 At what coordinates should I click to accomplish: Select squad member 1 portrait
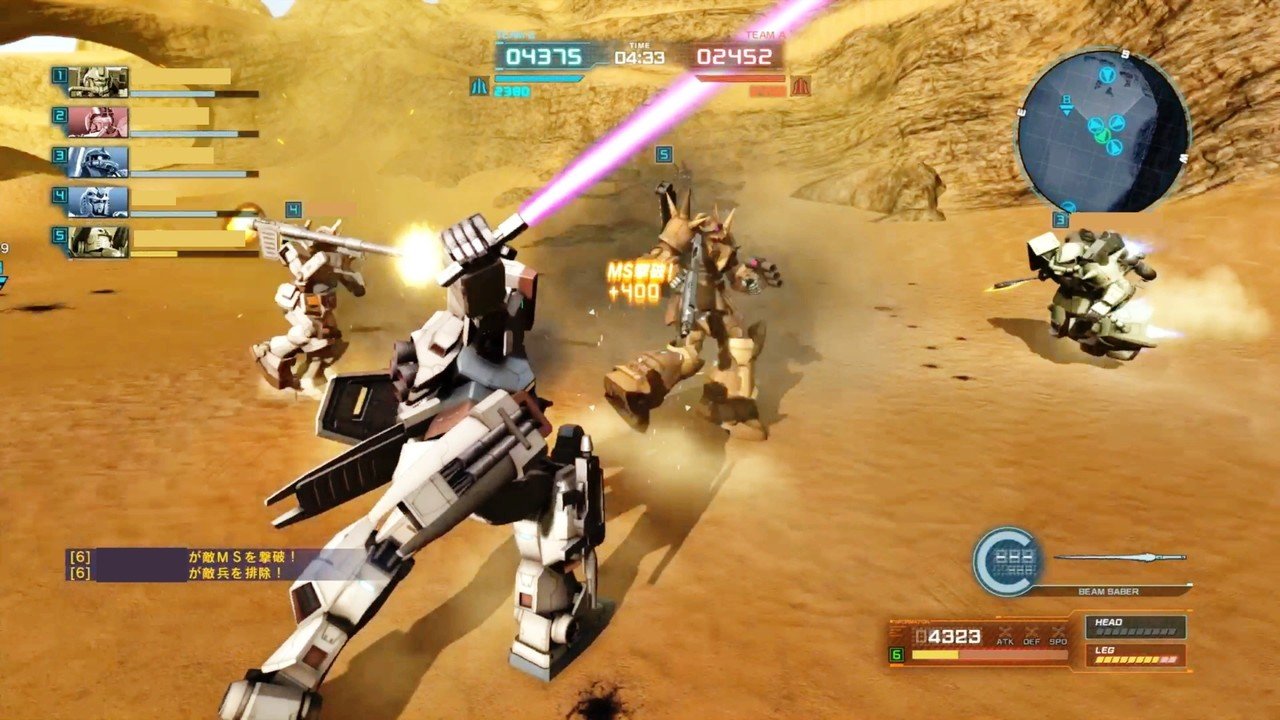tap(98, 81)
